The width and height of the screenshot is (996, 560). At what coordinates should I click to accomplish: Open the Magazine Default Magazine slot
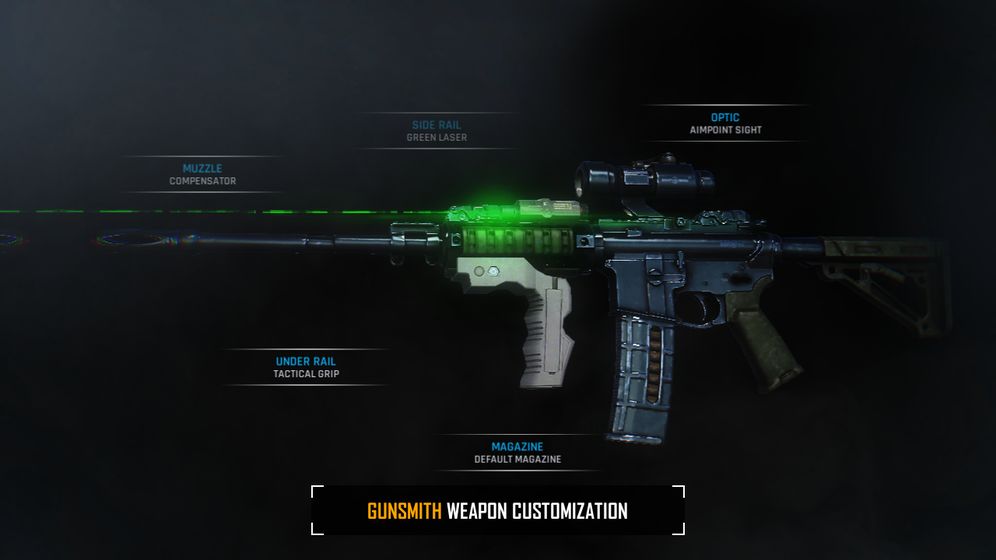click(x=517, y=452)
